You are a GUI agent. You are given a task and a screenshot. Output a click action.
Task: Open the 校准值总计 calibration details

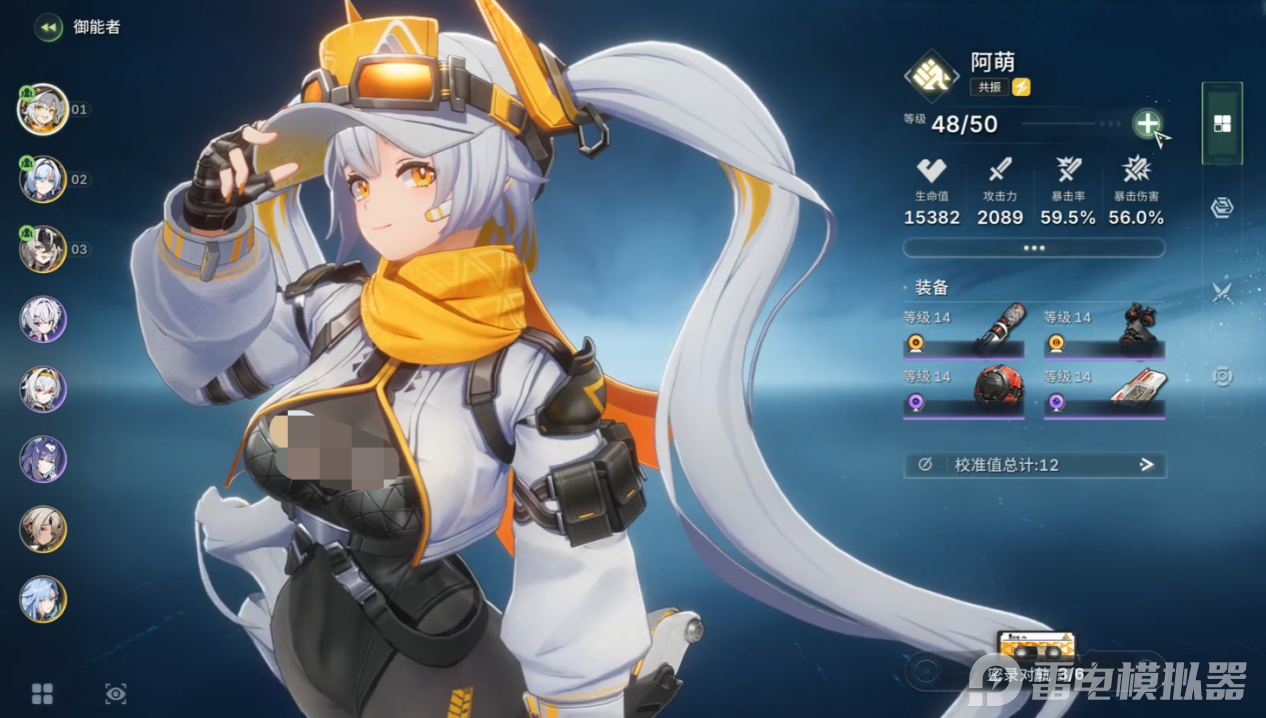click(x=1034, y=465)
